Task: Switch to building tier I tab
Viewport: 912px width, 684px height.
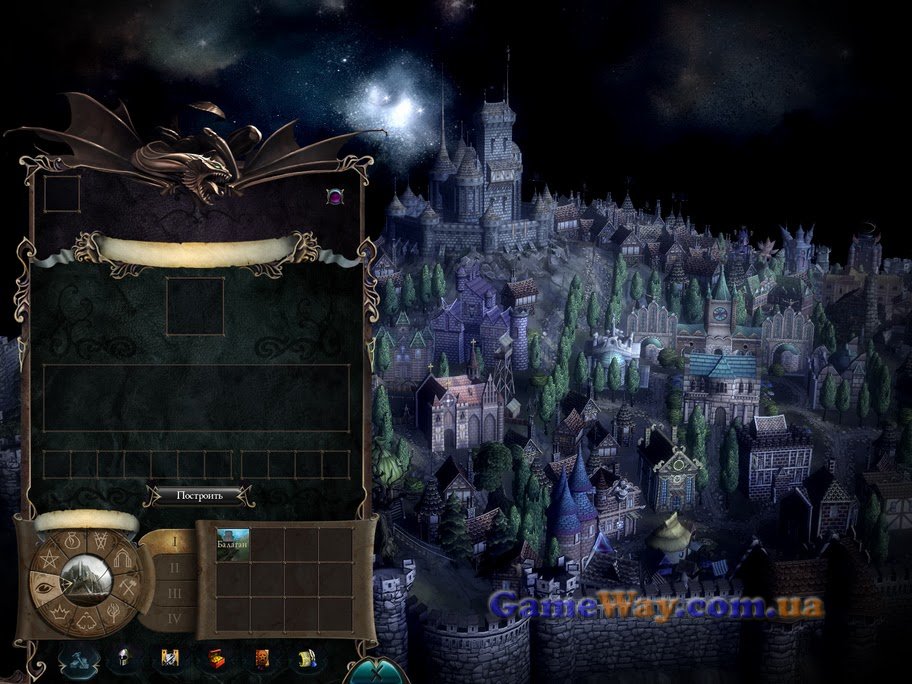Action: pyautogui.click(x=174, y=543)
